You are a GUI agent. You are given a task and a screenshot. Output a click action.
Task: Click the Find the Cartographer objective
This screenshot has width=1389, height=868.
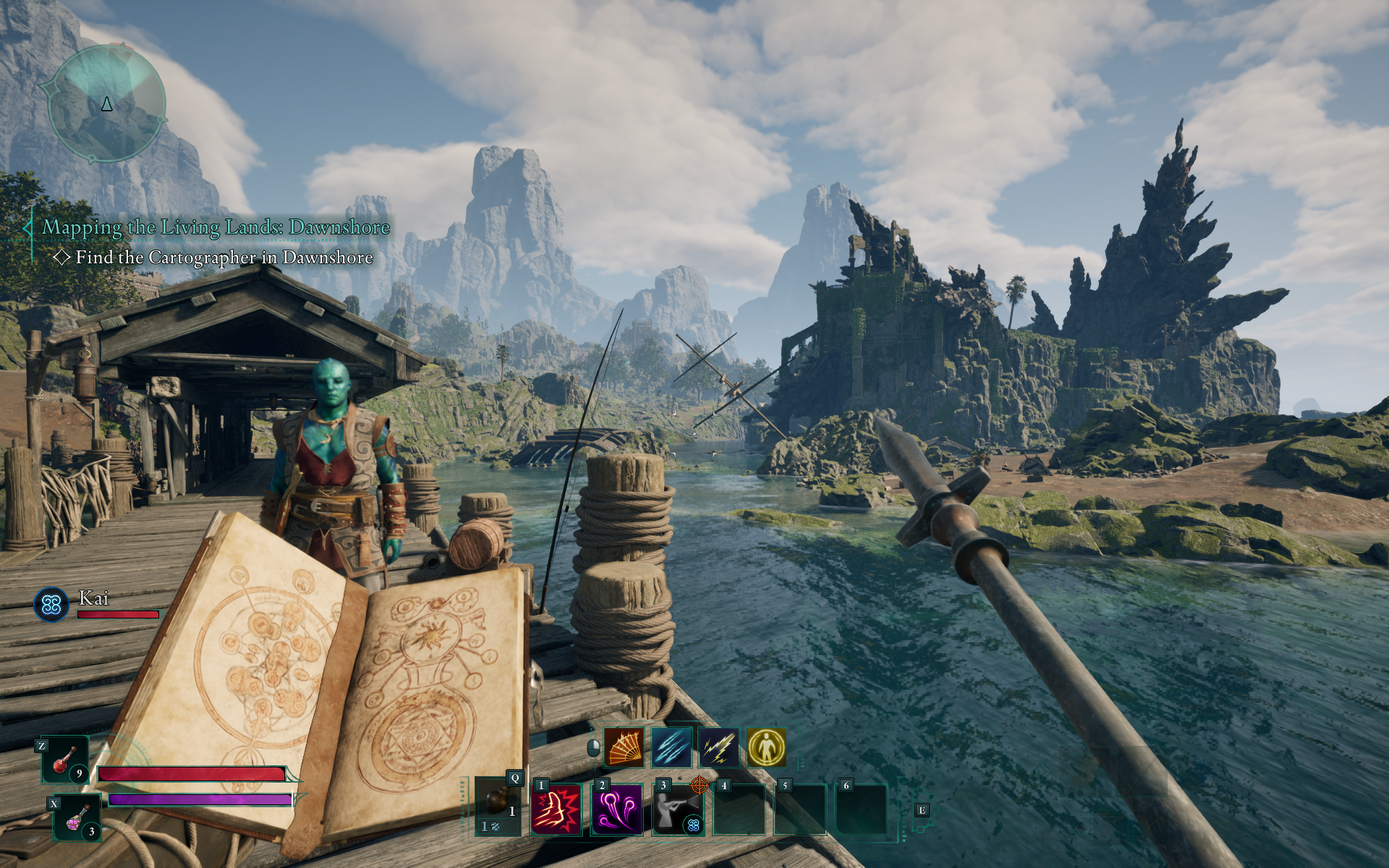tap(224, 258)
